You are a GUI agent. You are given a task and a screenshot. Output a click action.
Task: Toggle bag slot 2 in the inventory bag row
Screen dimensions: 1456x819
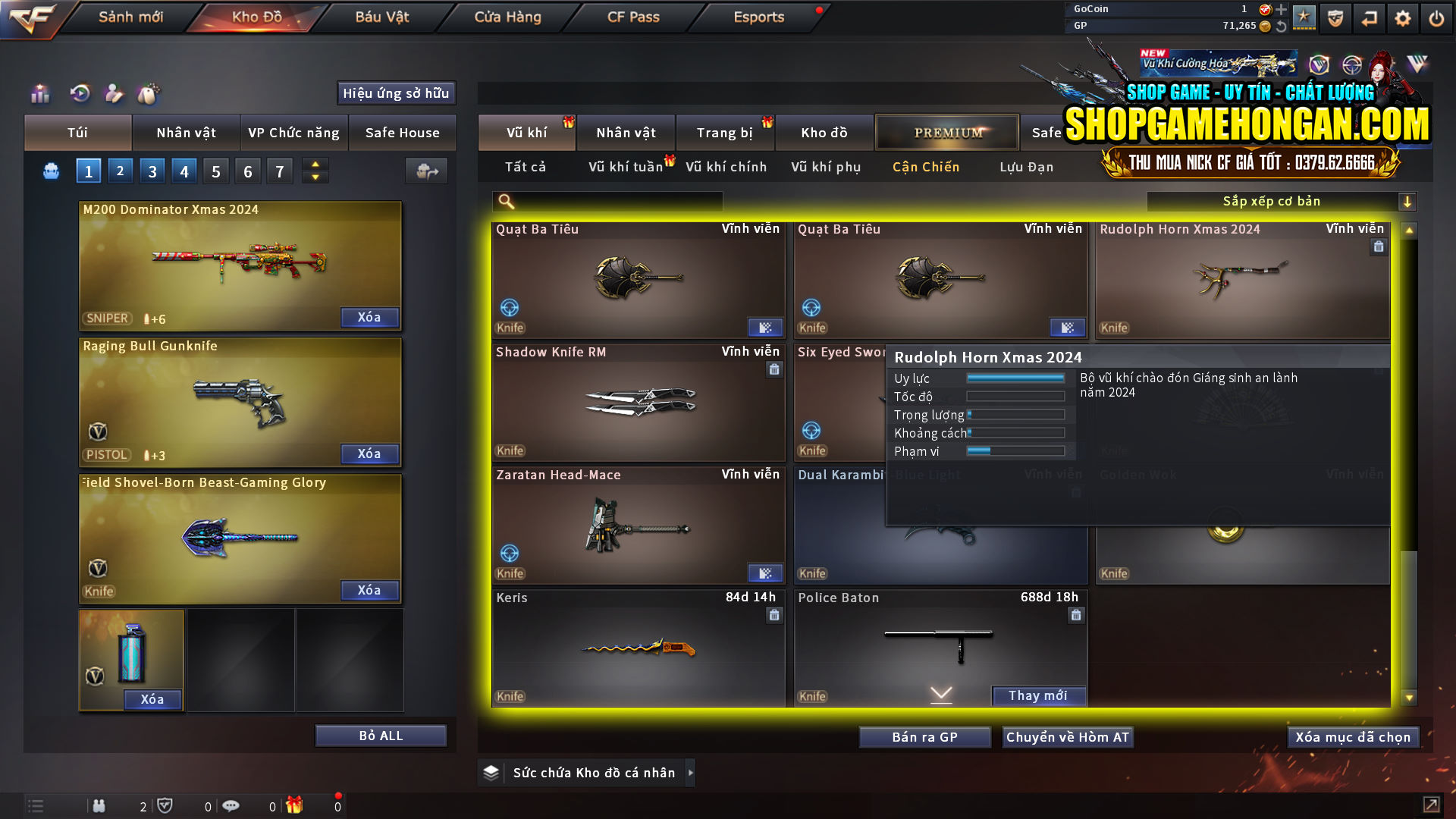coord(121,171)
